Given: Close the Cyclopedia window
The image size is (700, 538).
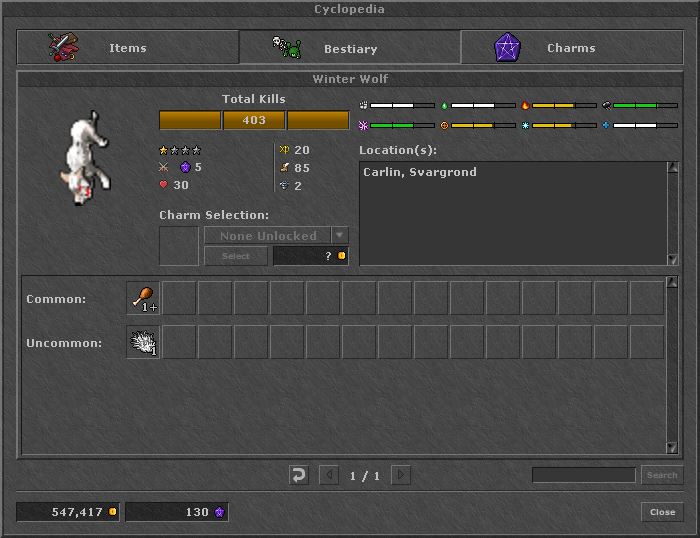Looking at the screenshot, I should click(x=662, y=512).
